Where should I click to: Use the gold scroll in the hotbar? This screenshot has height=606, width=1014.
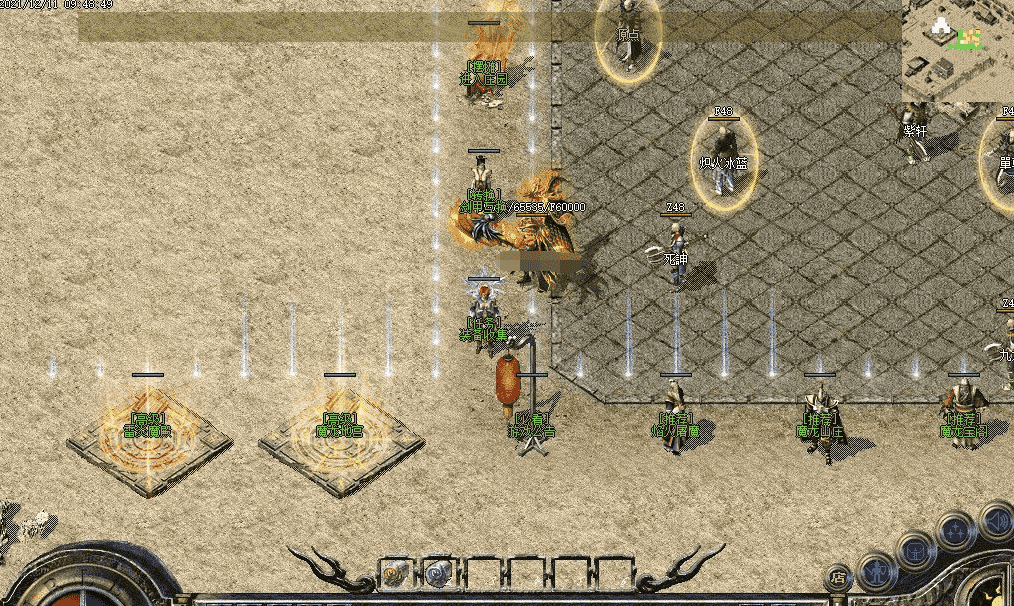click(396, 573)
